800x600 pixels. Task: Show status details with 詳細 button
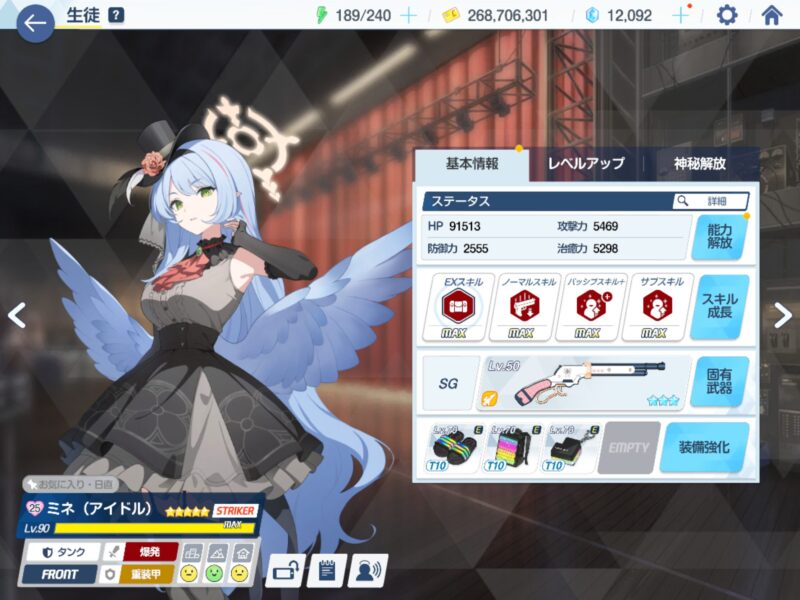point(710,201)
